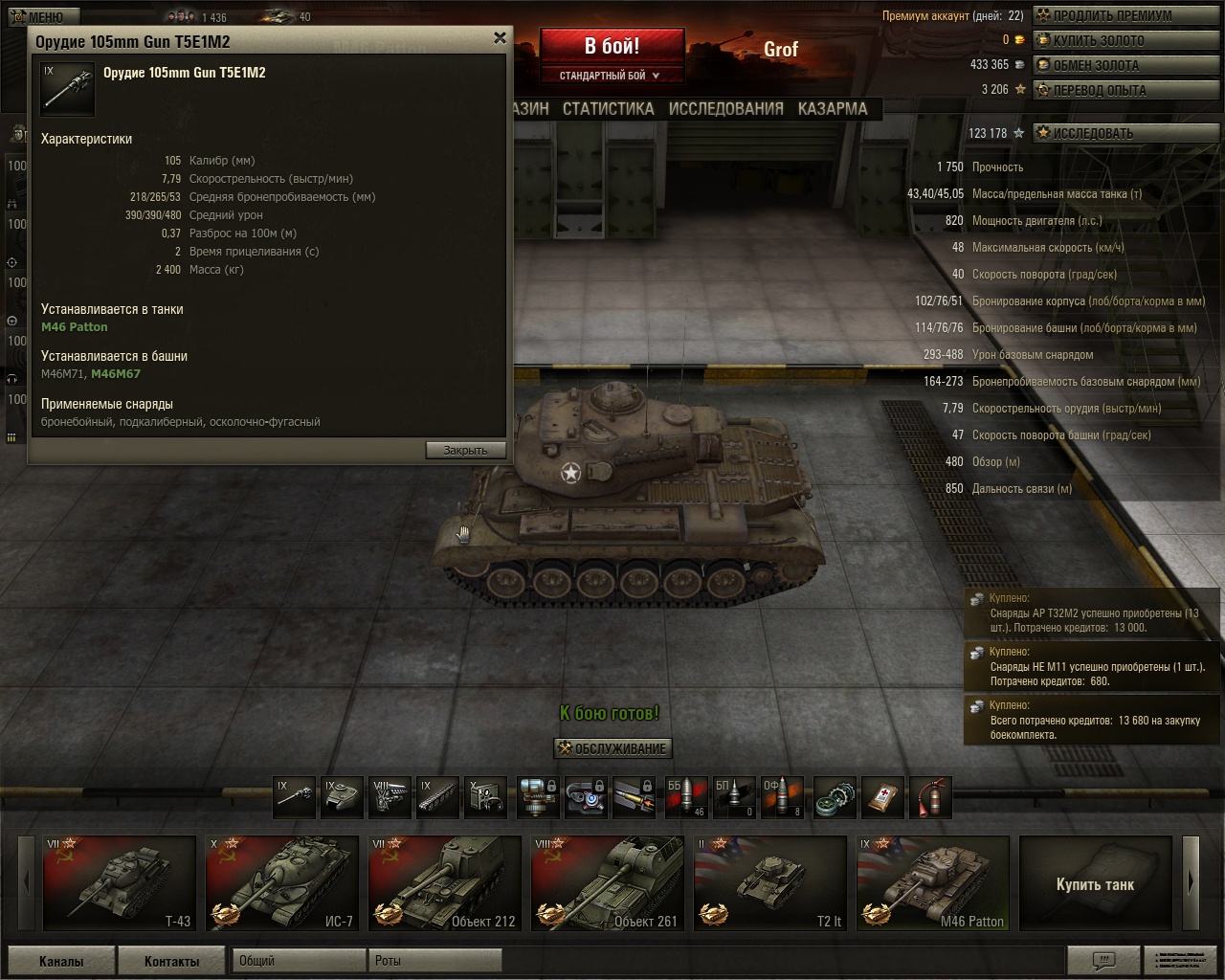Open the Стандартный бой mode dropdown
The height and width of the screenshot is (980, 1225).
[x=611, y=76]
